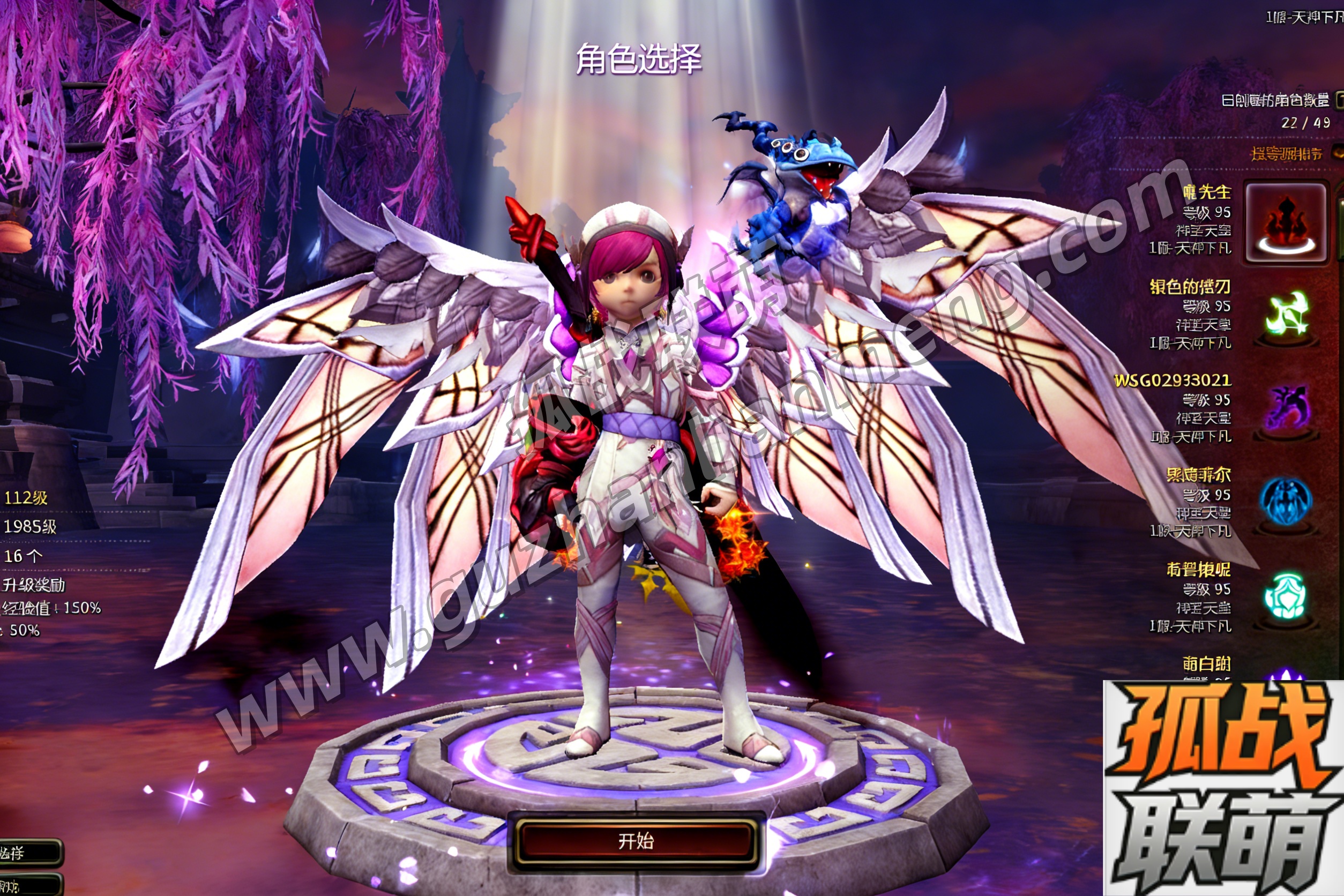The width and height of the screenshot is (1344, 896).
Task: Select the partially visible 萌白魈 character entry
Action: tap(1206, 664)
